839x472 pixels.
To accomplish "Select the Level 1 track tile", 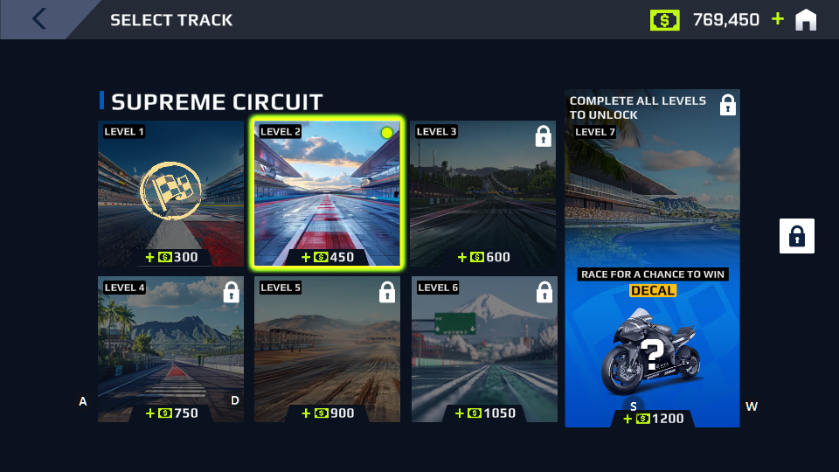I will tap(171, 194).
